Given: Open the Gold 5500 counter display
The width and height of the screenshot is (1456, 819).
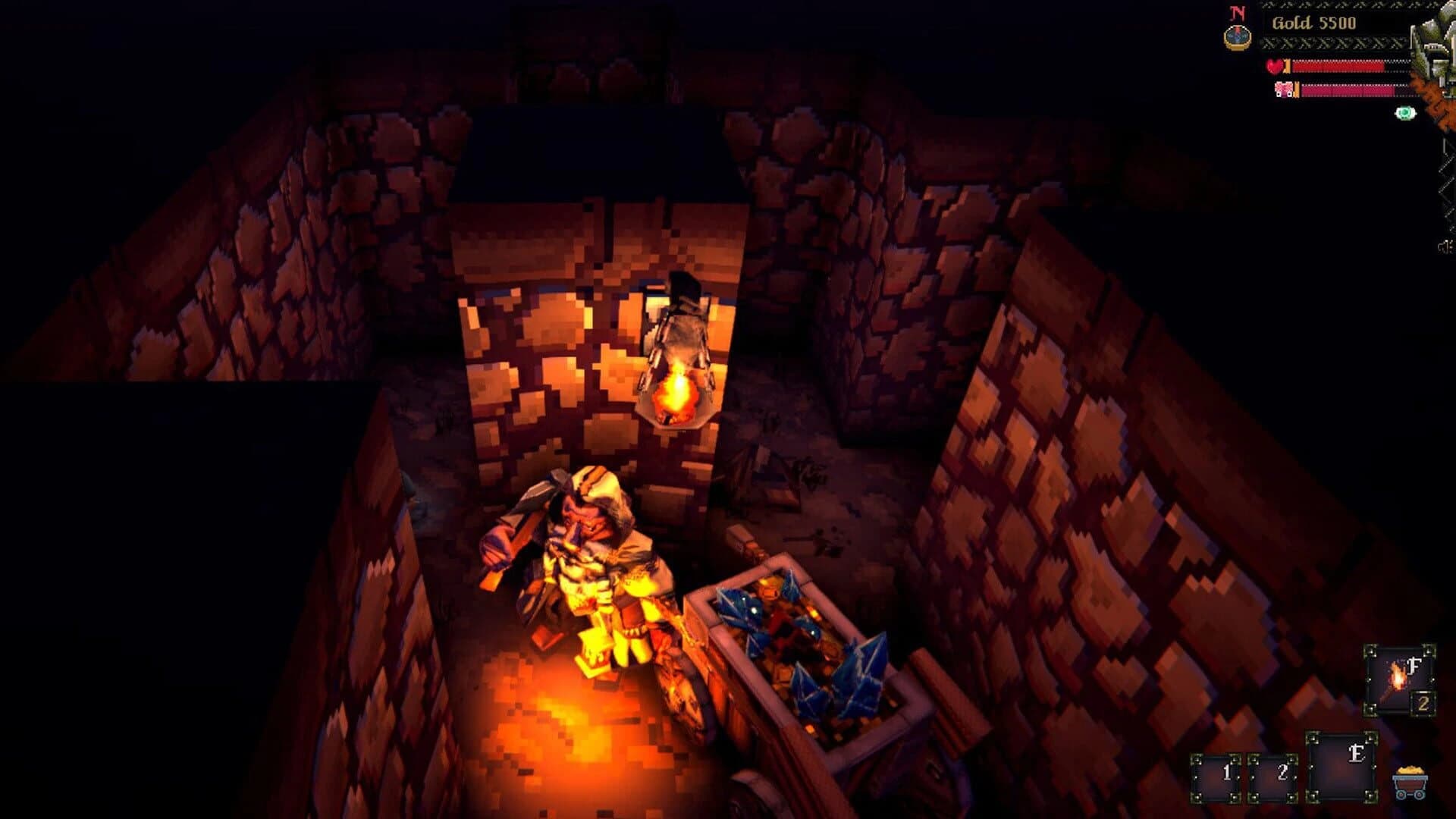Looking at the screenshot, I should [1314, 23].
